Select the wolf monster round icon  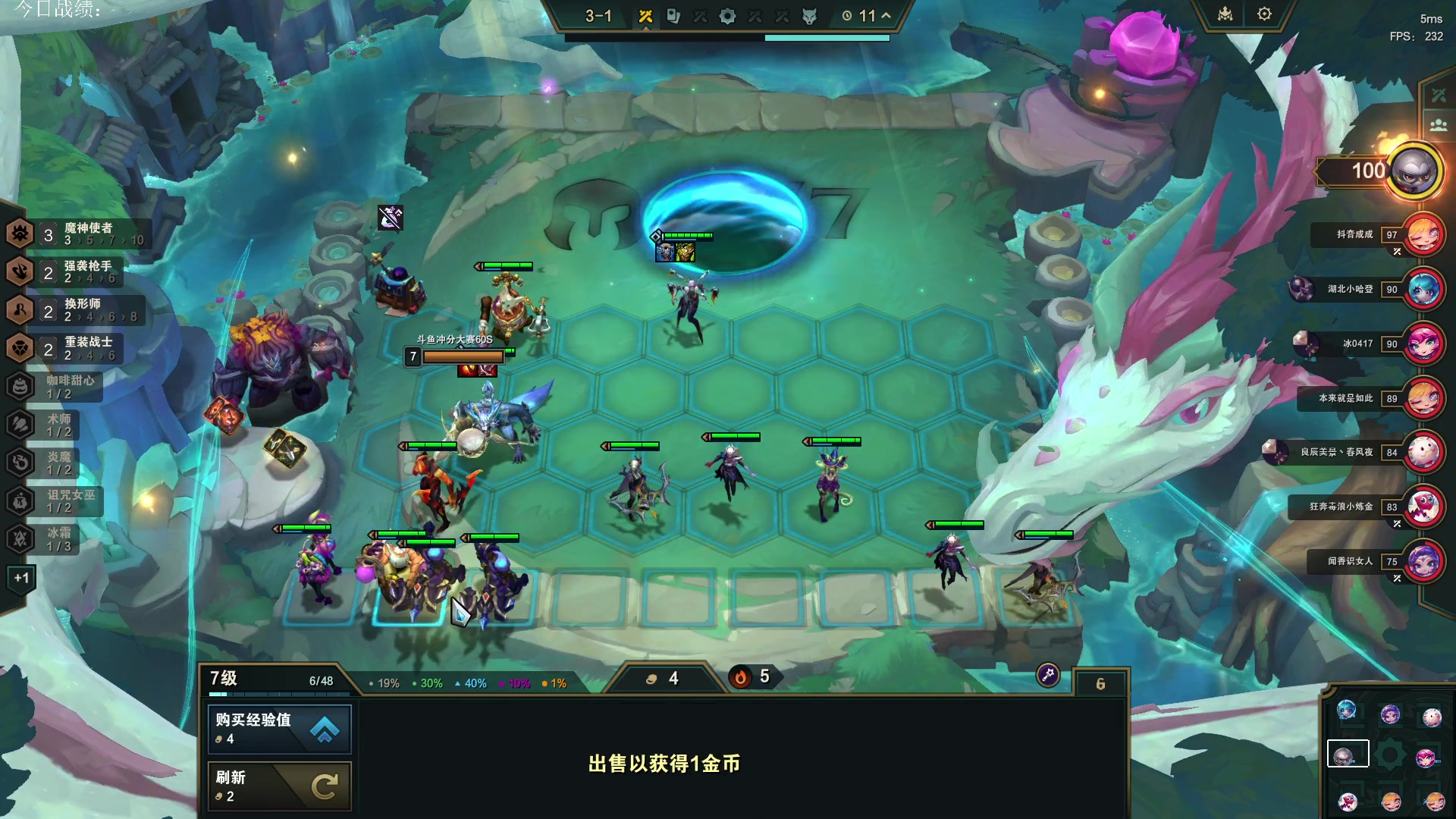(808, 14)
